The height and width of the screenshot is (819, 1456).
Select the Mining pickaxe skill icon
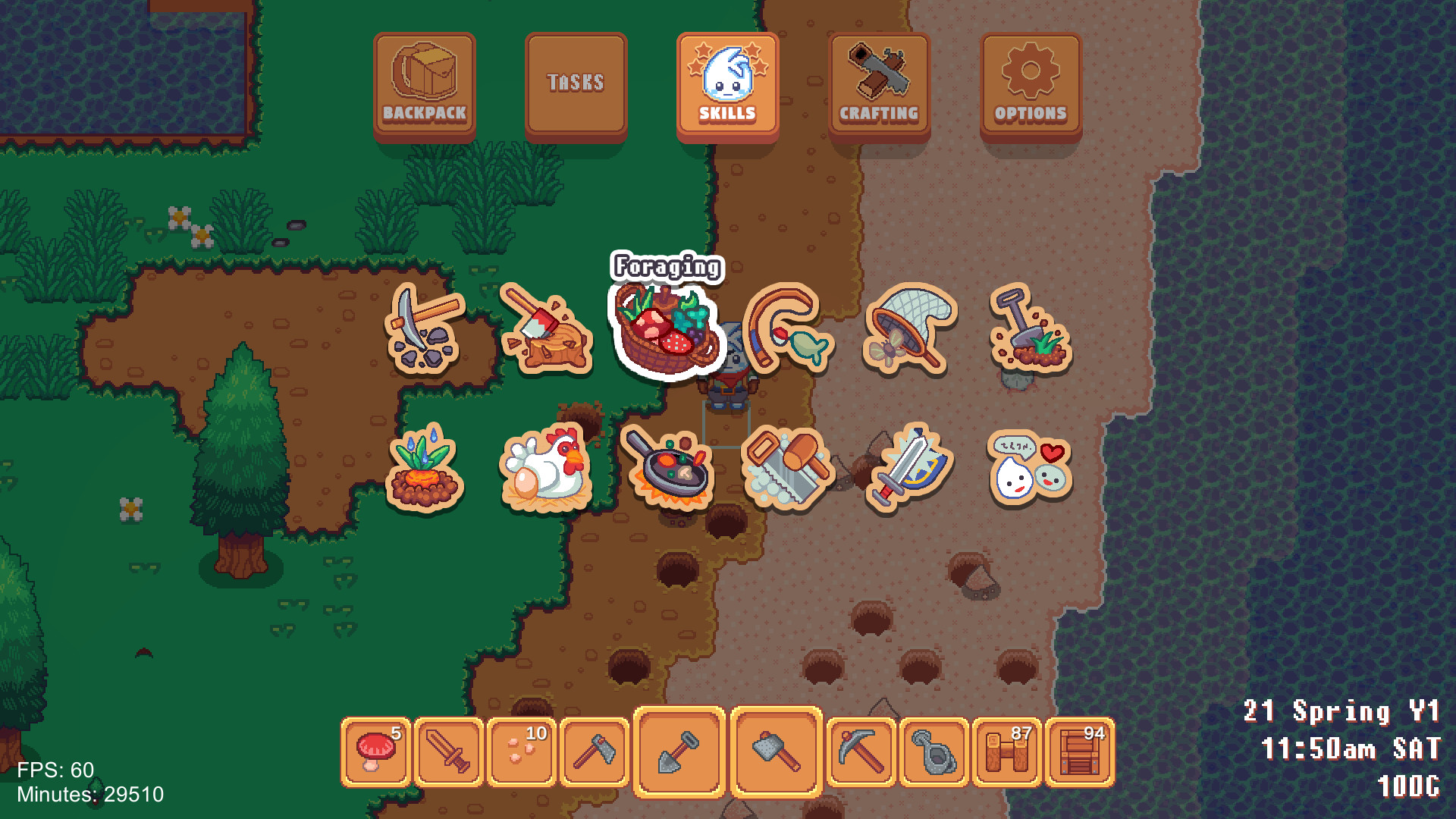[x=425, y=326]
